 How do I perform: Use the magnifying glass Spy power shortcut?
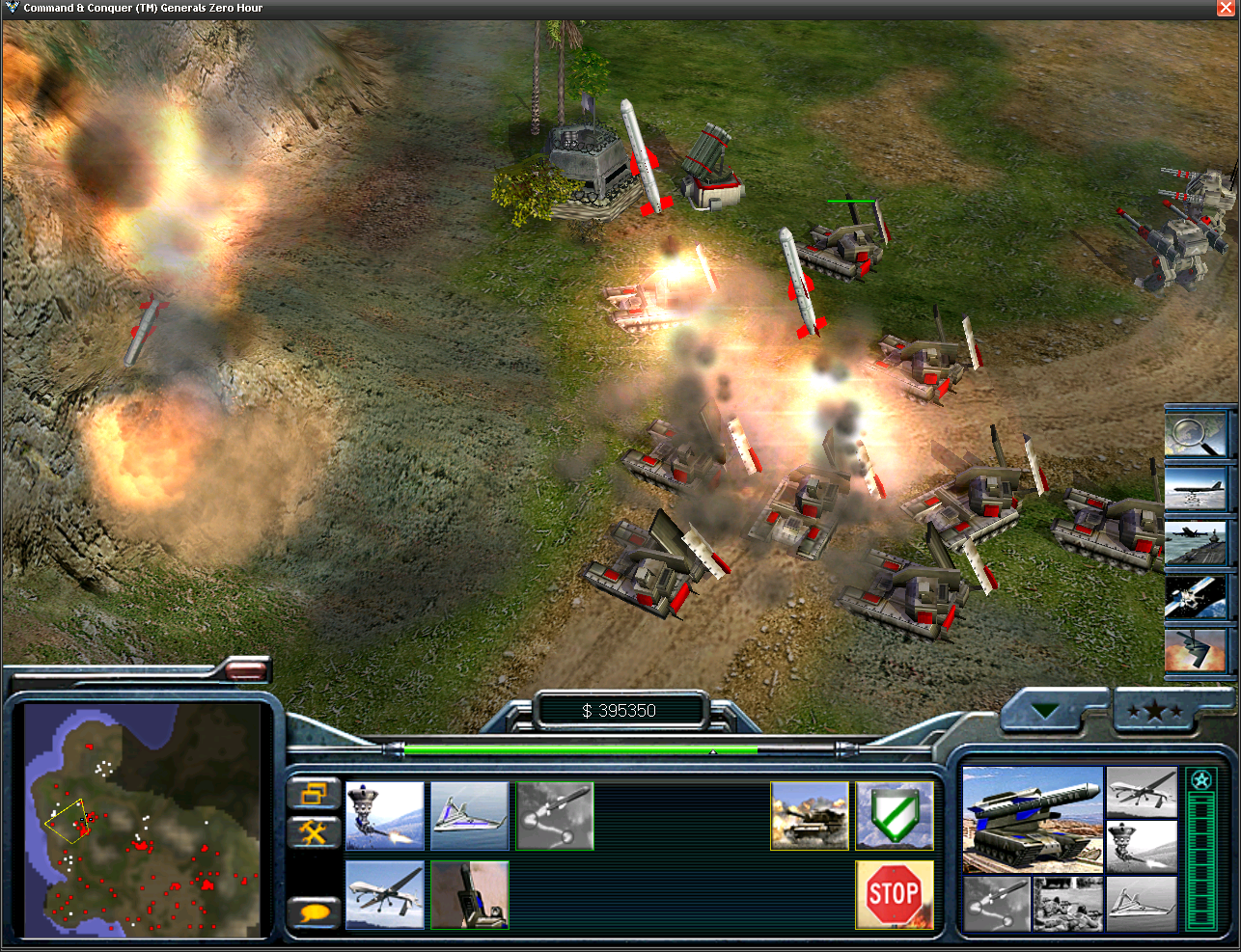tap(1196, 433)
